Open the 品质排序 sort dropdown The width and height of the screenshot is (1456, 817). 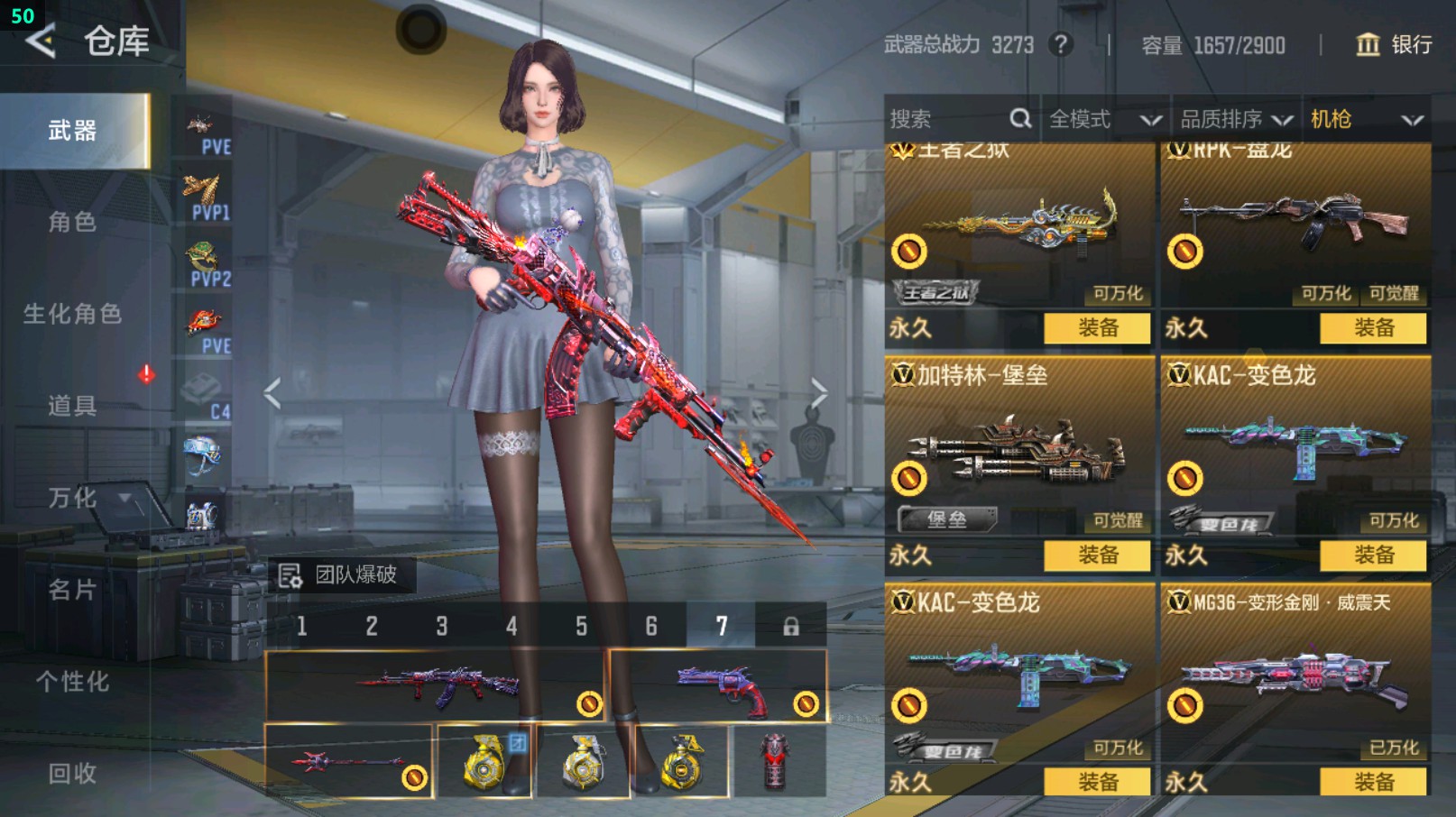(1236, 119)
